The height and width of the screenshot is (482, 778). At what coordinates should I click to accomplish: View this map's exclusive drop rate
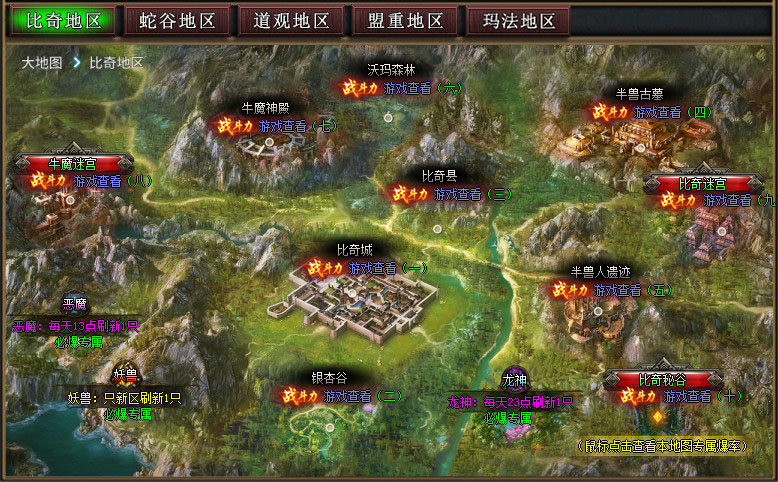pyautogui.click(x=661, y=445)
